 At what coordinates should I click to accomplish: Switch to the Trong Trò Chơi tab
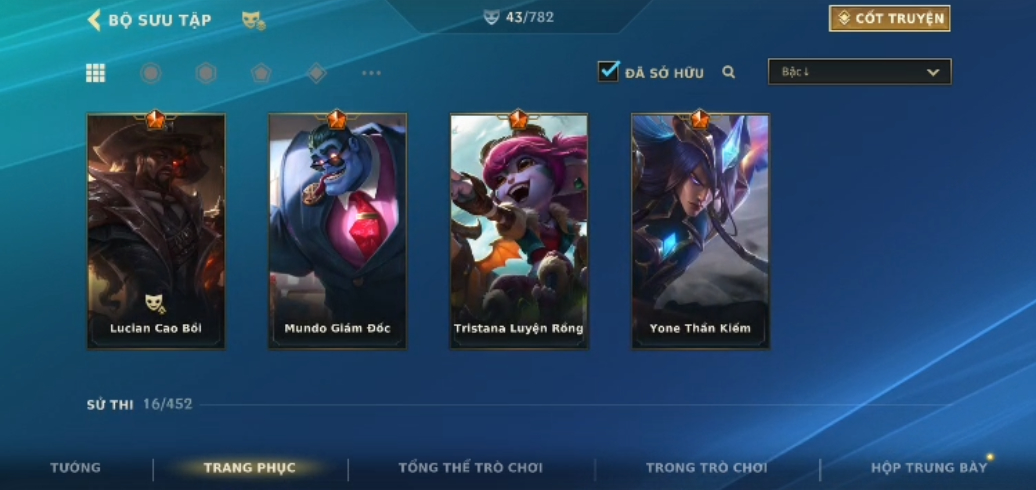pos(706,468)
